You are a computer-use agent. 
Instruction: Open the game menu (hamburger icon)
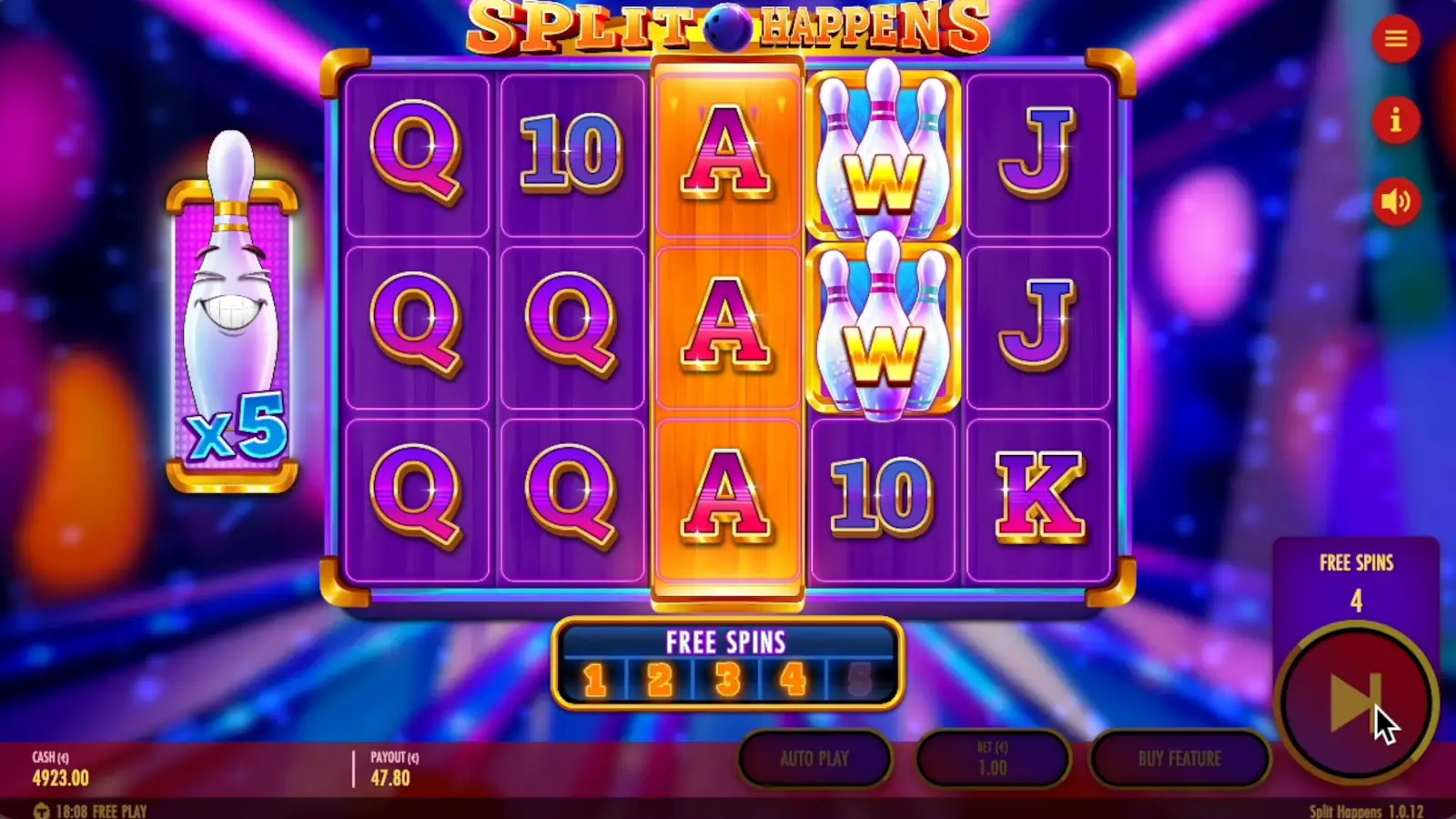[x=1397, y=38]
